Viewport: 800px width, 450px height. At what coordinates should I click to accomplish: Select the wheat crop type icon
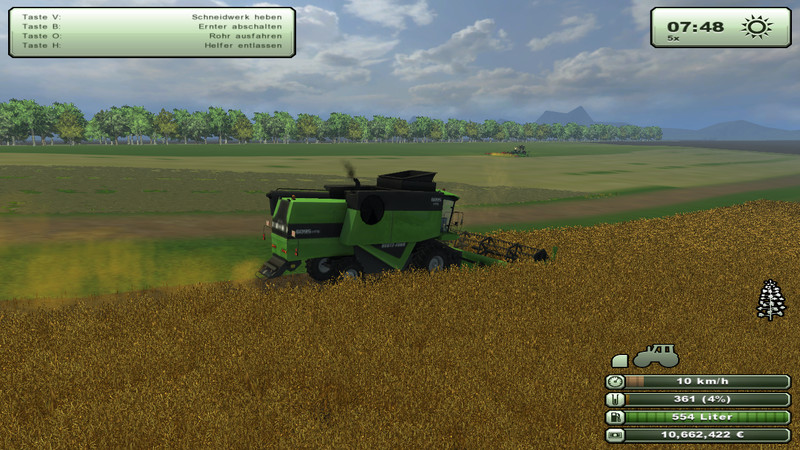771,300
